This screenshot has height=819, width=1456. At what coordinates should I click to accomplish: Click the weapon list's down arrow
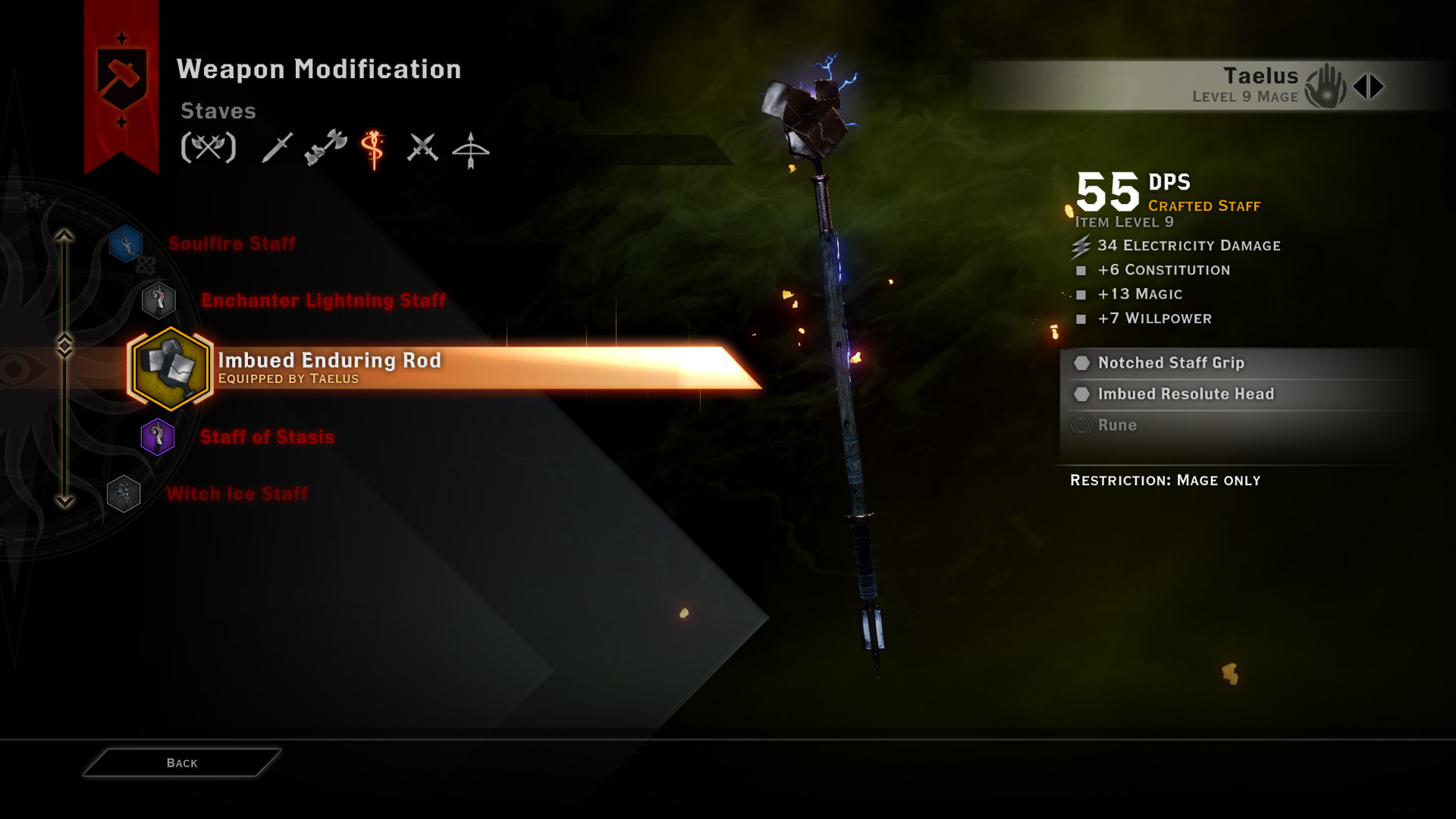coord(64,501)
